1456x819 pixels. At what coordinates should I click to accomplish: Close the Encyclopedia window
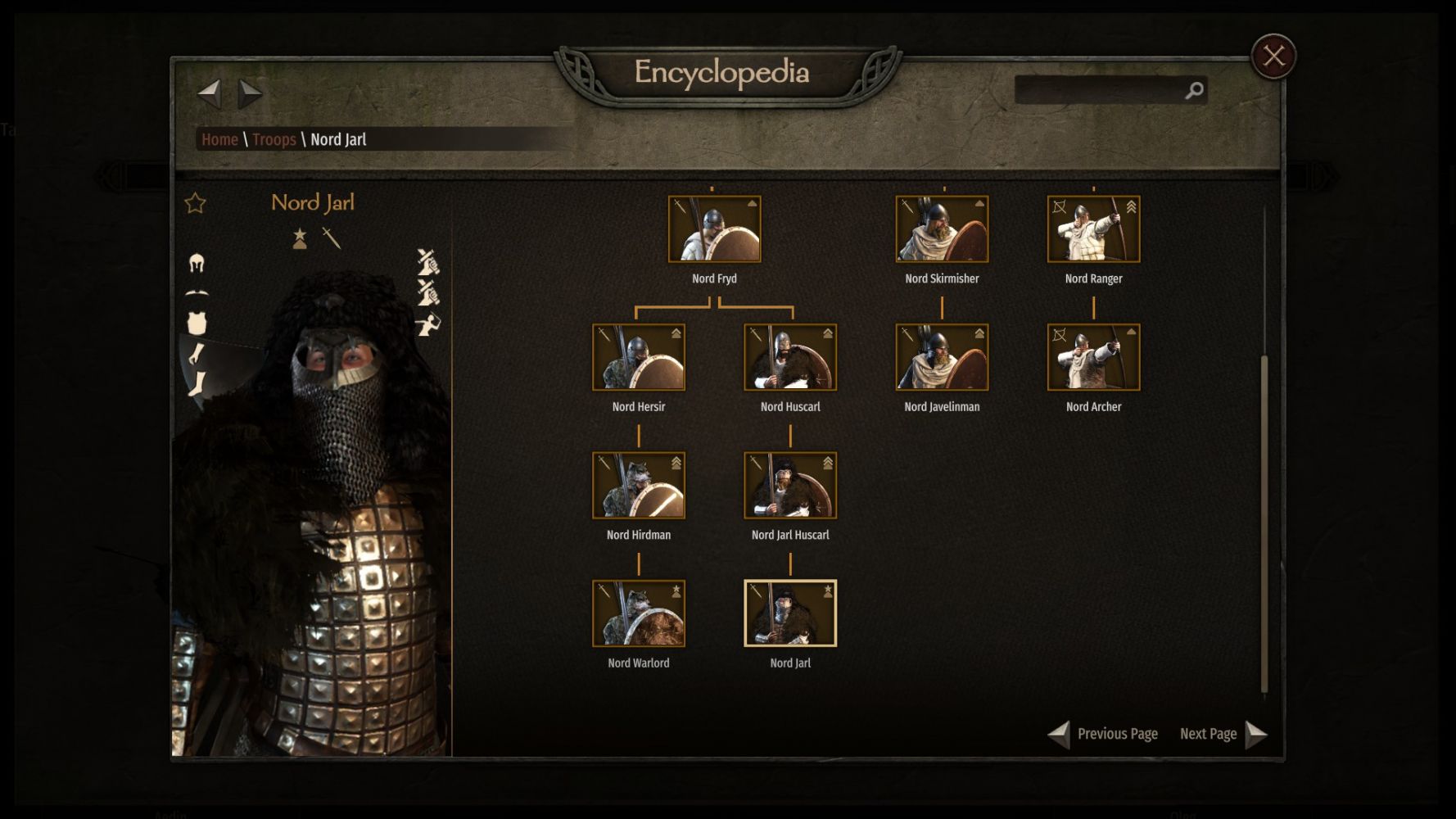(x=1273, y=56)
